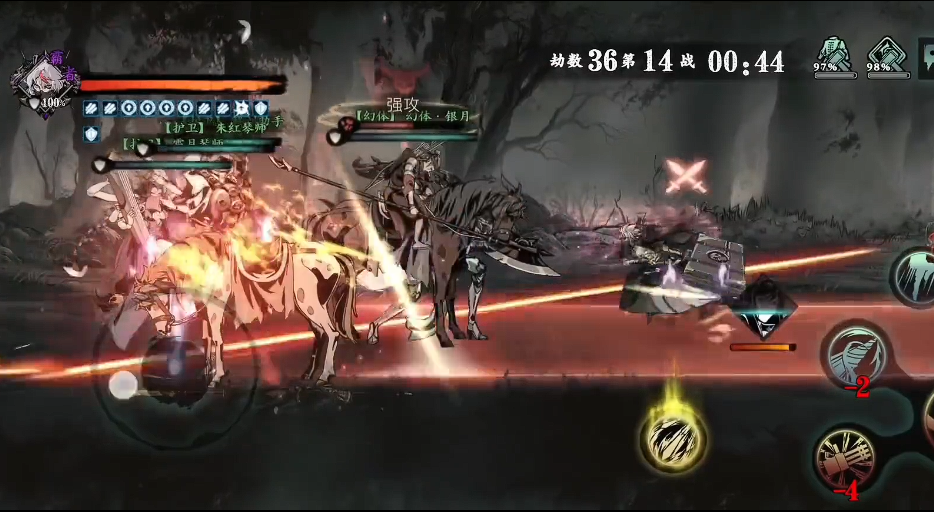Trigger the wing skill marked -2

857,353
